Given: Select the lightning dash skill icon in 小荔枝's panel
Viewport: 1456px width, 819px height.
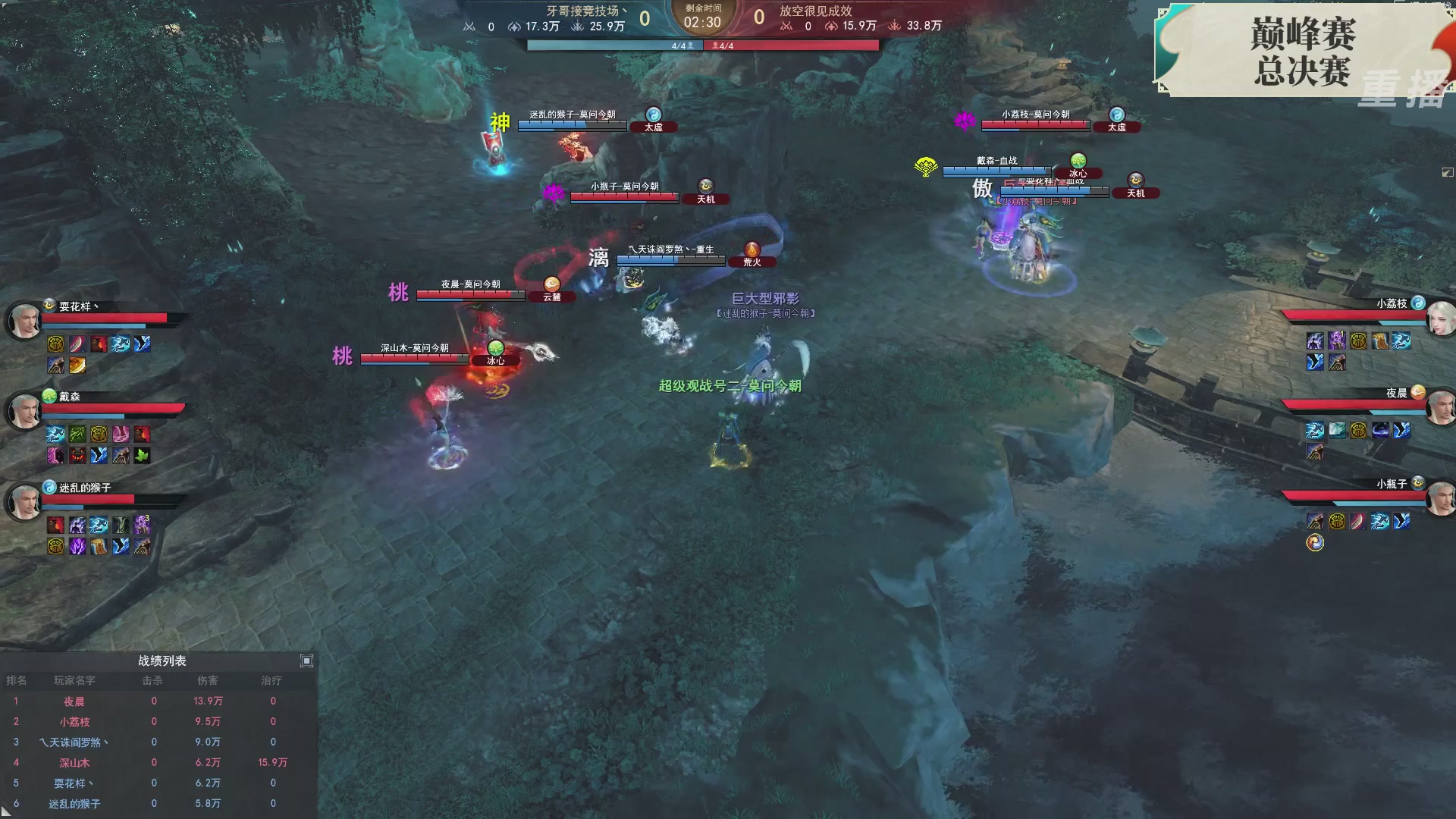Looking at the screenshot, I should 1401,340.
